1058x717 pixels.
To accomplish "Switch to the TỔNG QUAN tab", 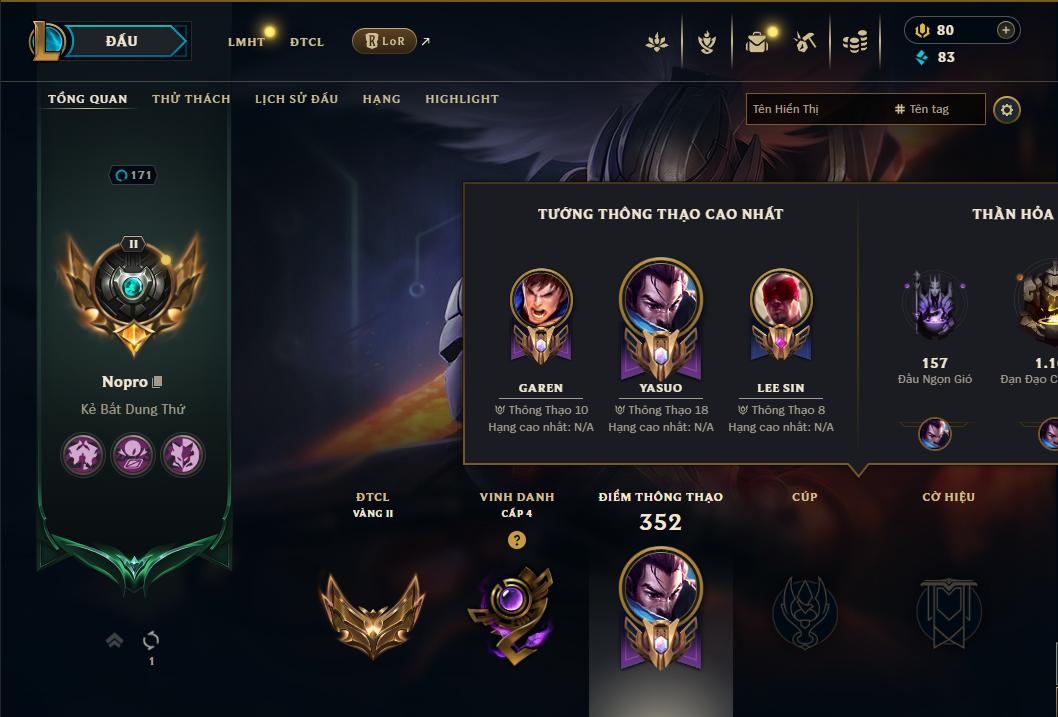I will (88, 99).
